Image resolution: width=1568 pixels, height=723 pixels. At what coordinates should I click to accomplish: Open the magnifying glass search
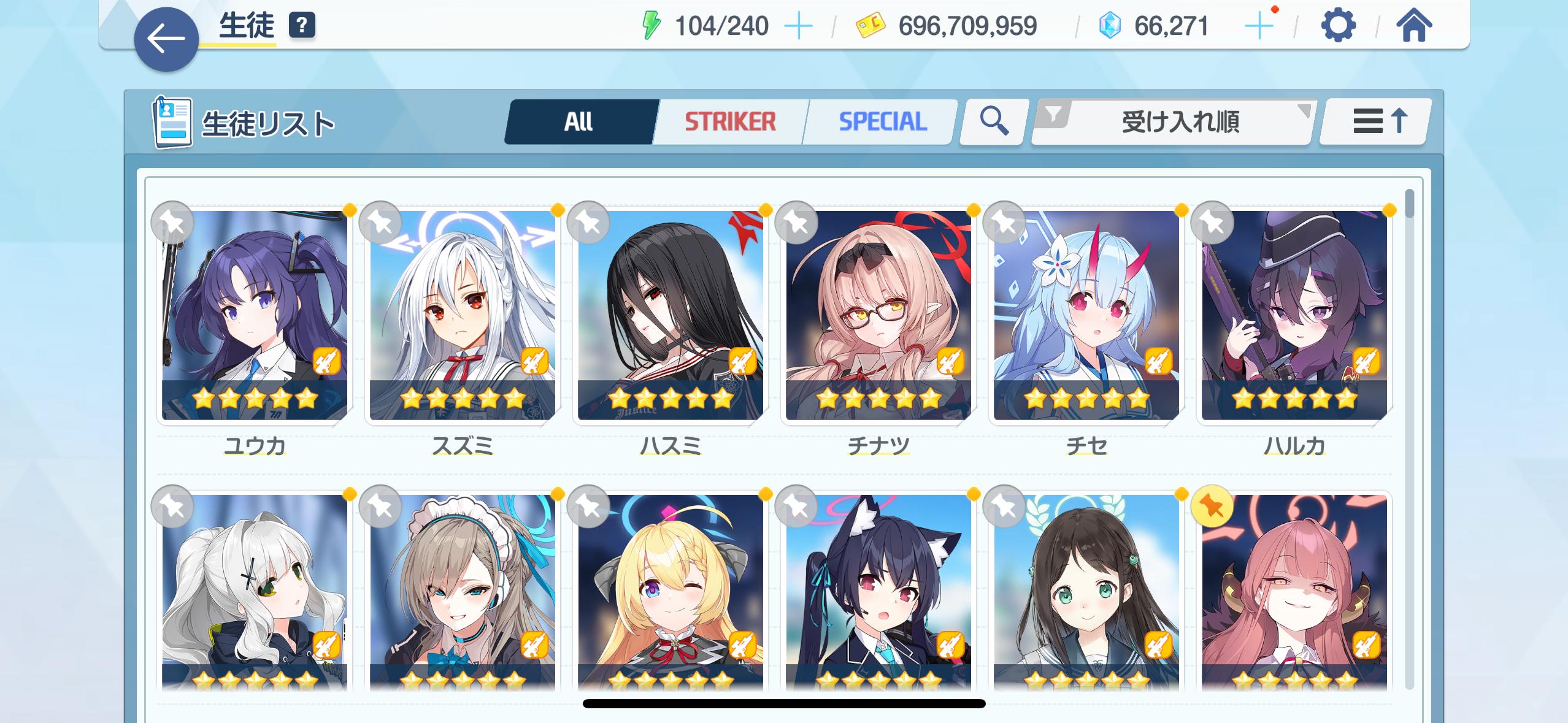pyautogui.click(x=993, y=121)
